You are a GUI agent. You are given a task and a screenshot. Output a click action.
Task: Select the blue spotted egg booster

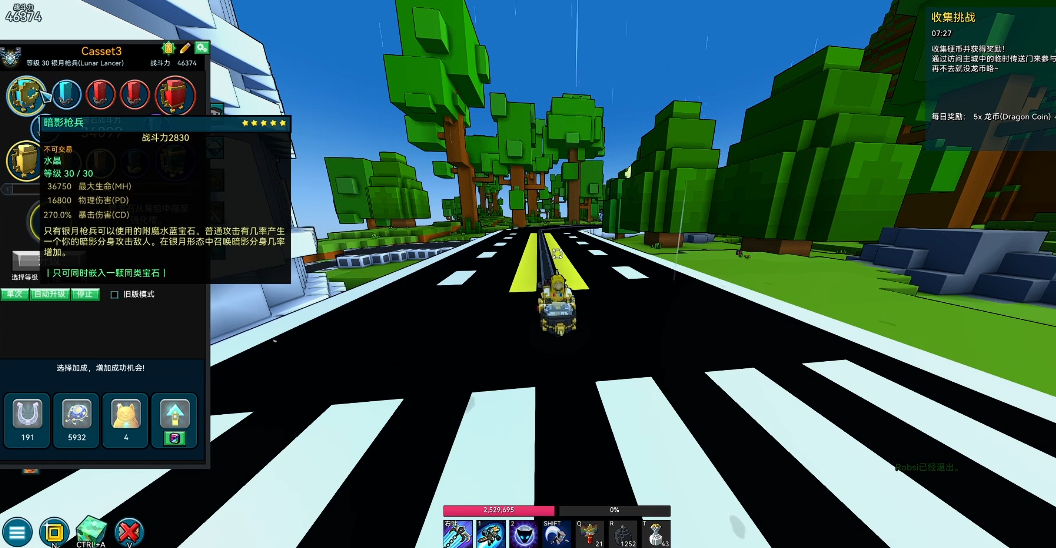click(x=76, y=414)
